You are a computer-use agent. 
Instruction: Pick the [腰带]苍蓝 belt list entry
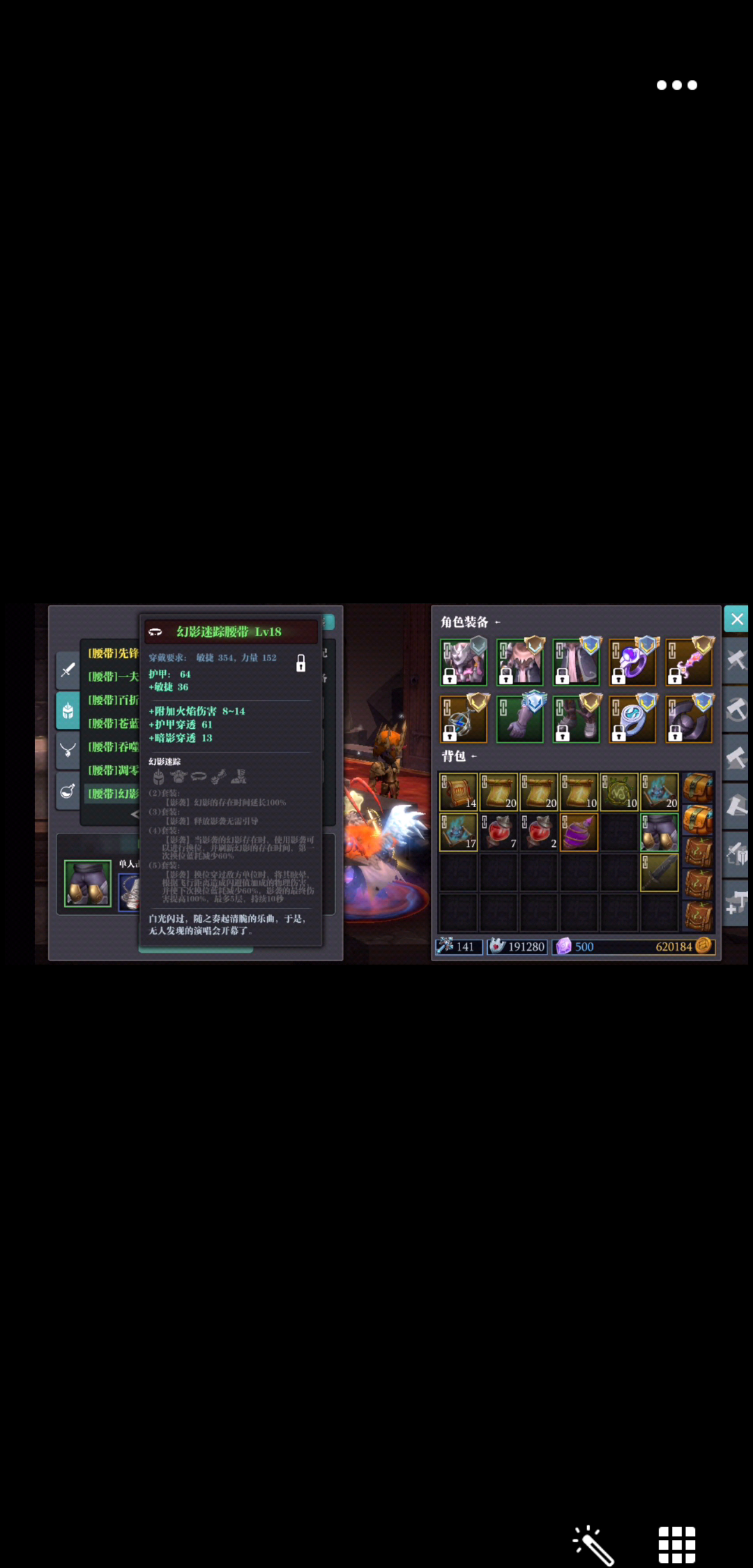(x=113, y=724)
